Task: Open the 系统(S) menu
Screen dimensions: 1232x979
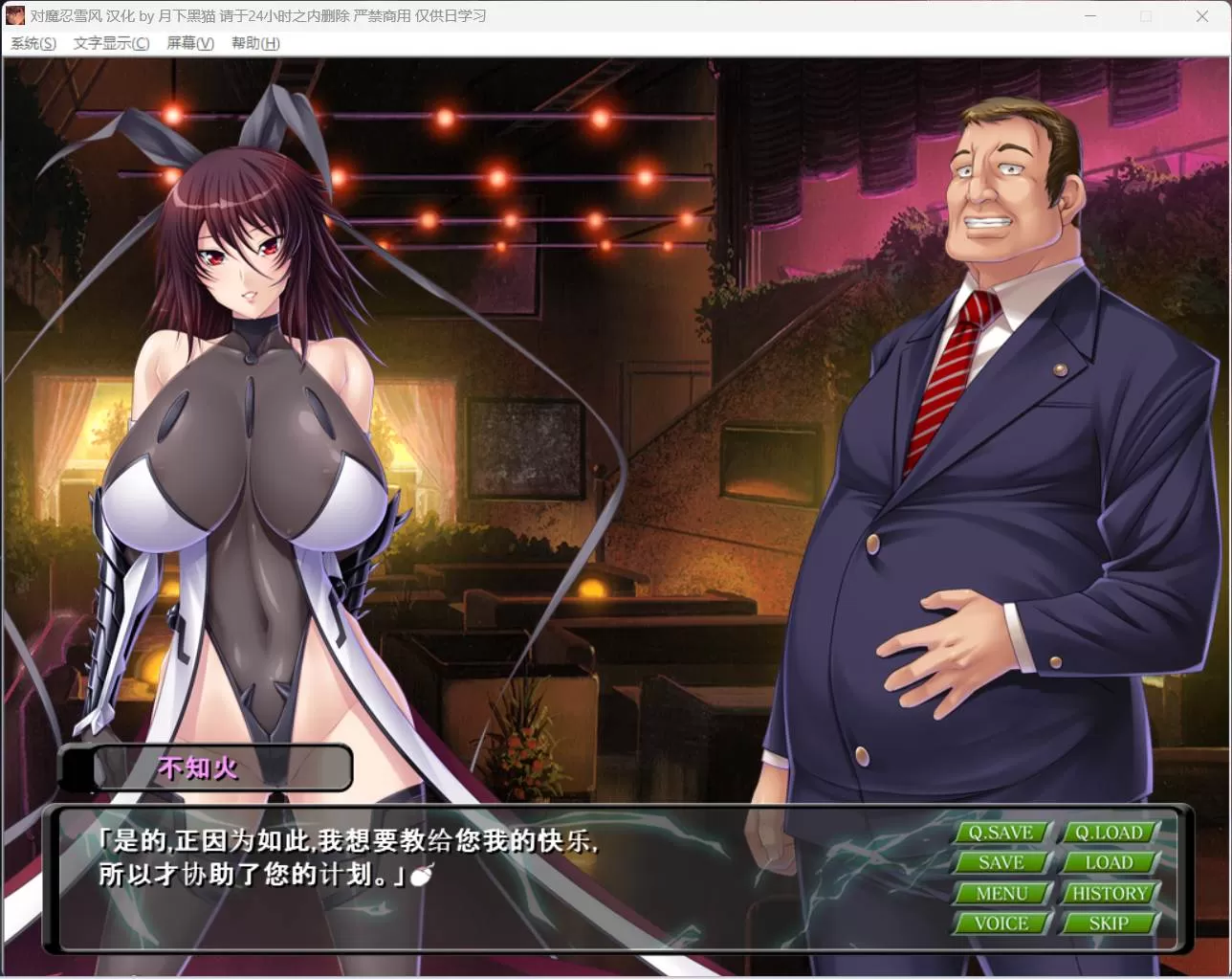Action: point(32,43)
